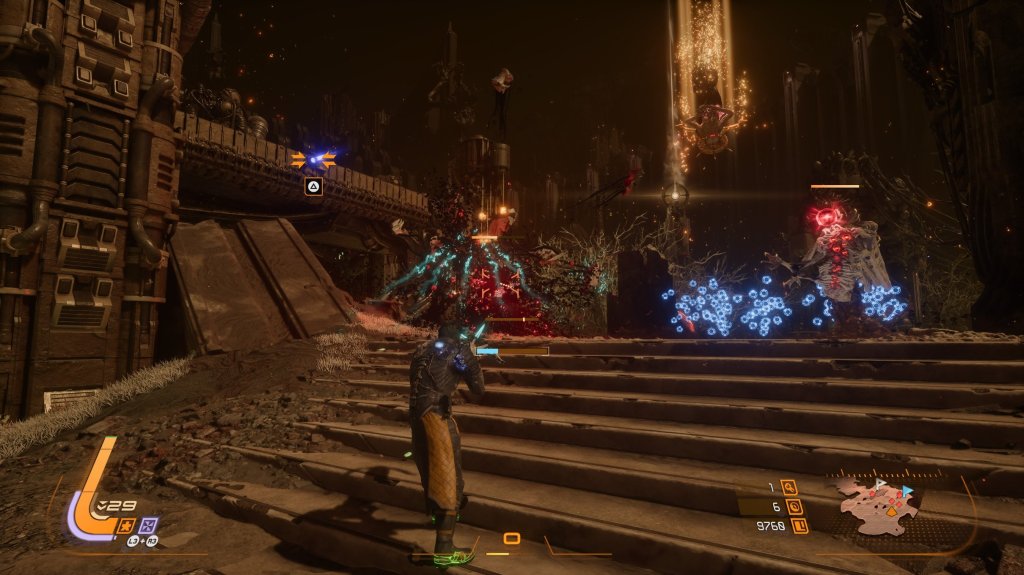
Task: Select the purple four-point cross icon
Action: point(148,525)
